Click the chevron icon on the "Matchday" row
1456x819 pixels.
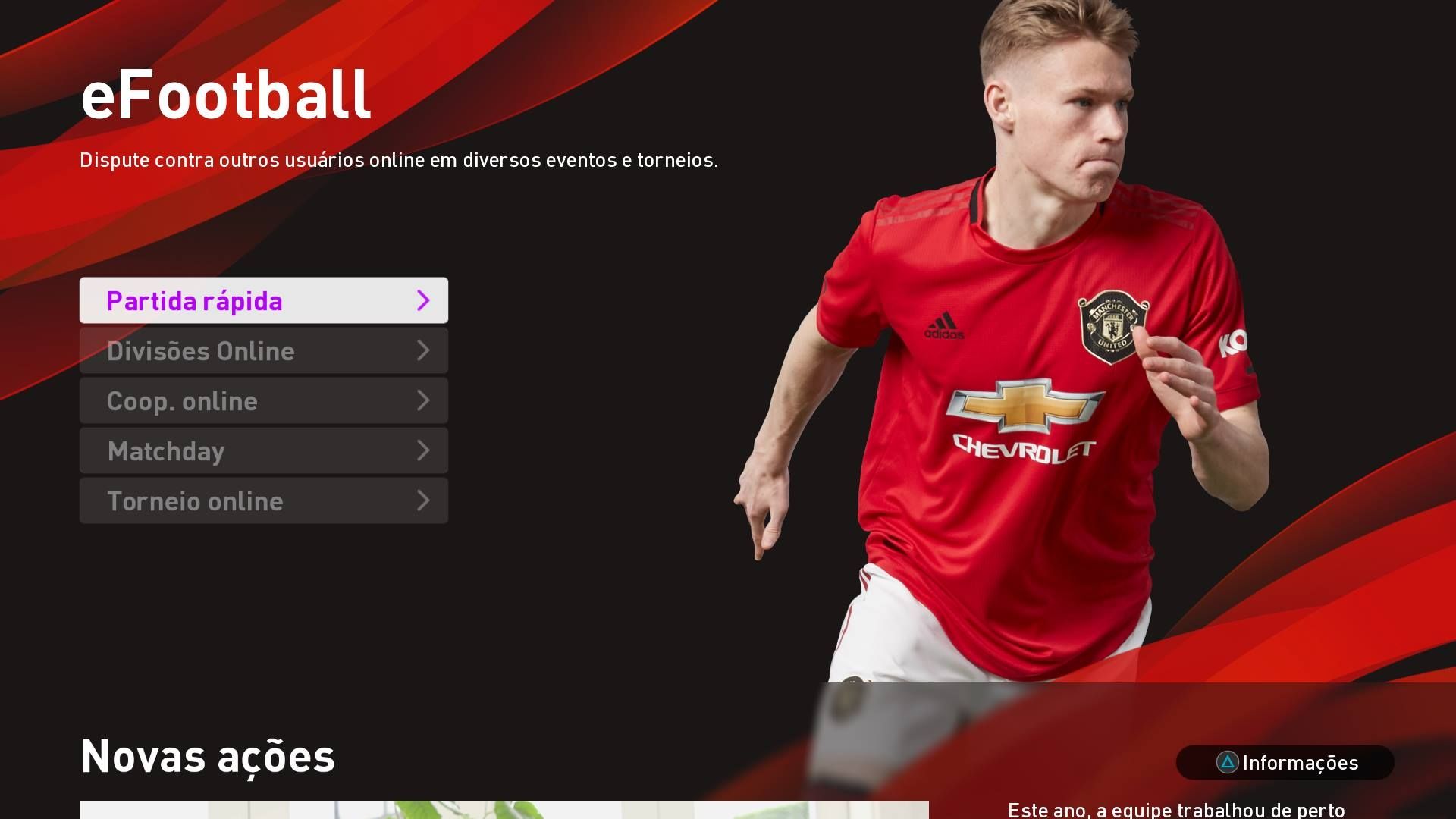coord(424,450)
